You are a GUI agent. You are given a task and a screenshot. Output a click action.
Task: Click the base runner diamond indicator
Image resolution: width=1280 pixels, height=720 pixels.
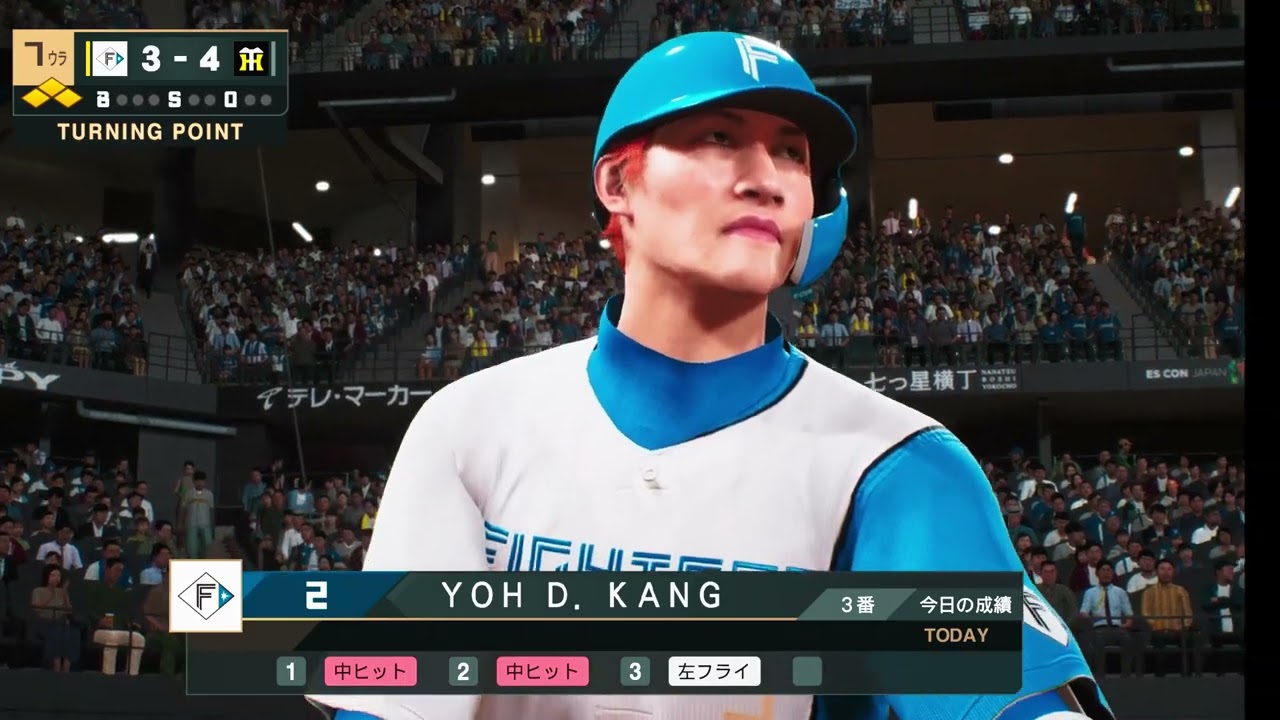tap(52, 98)
